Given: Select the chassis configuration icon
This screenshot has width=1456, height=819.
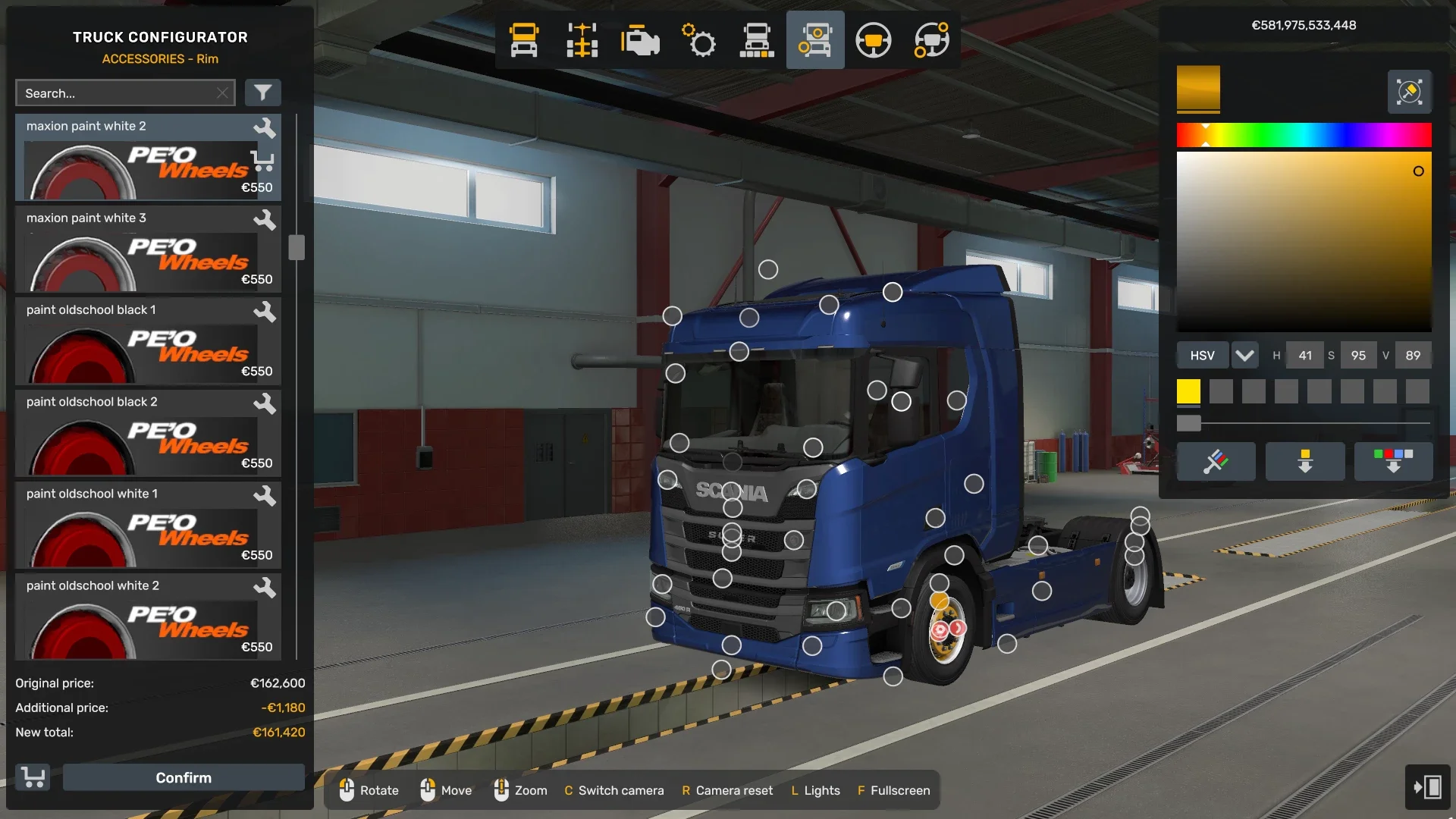Looking at the screenshot, I should click(x=581, y=40).
